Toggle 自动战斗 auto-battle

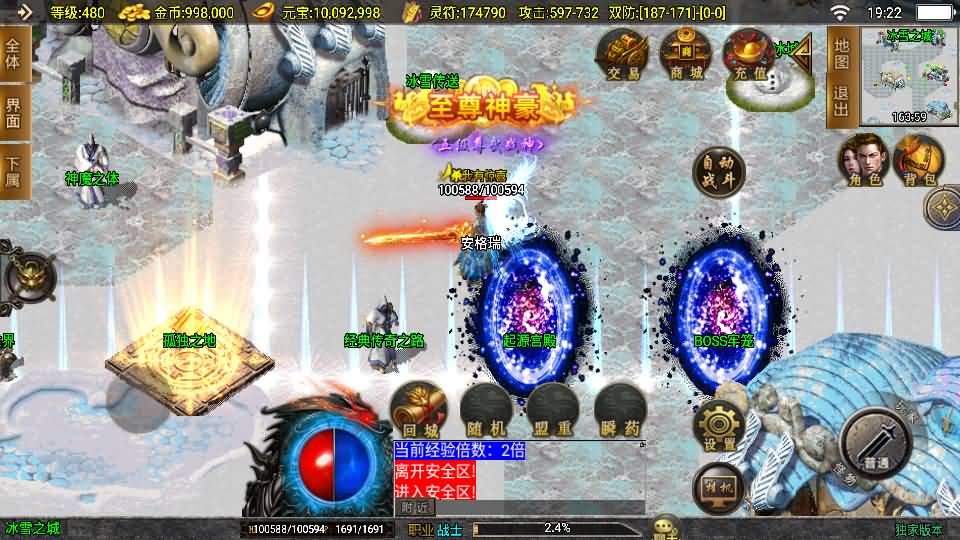coord(719,173)
